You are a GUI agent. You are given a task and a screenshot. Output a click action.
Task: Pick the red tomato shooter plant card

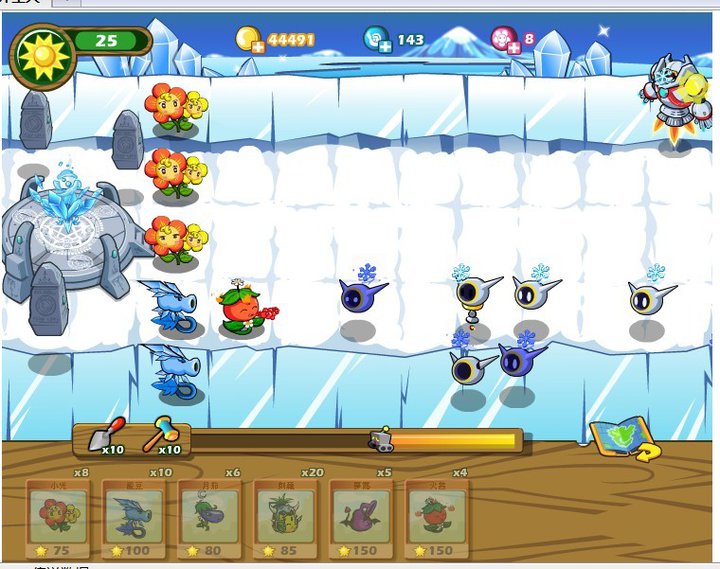point(435,517)
